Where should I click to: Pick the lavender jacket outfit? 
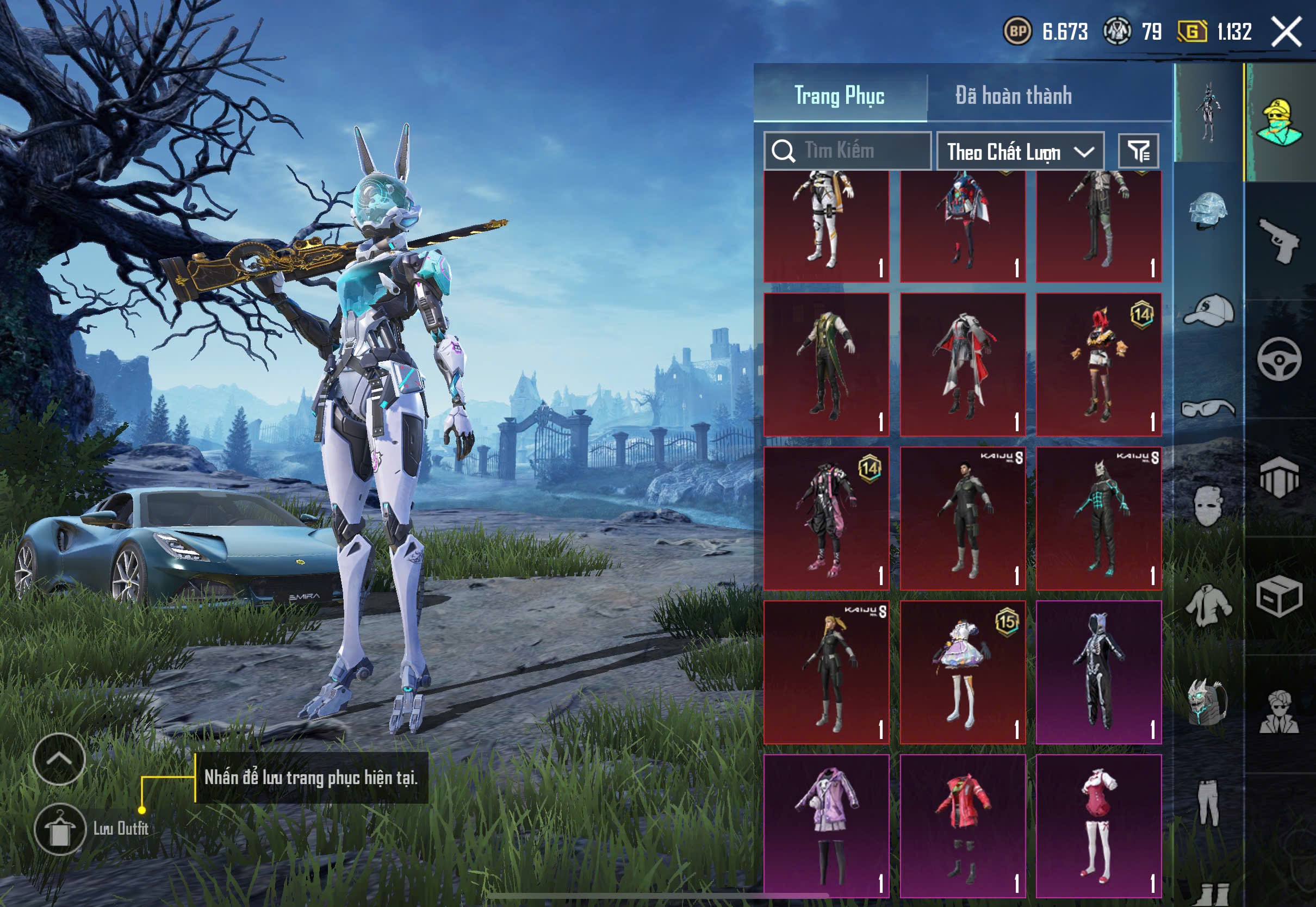click(826, 826)
